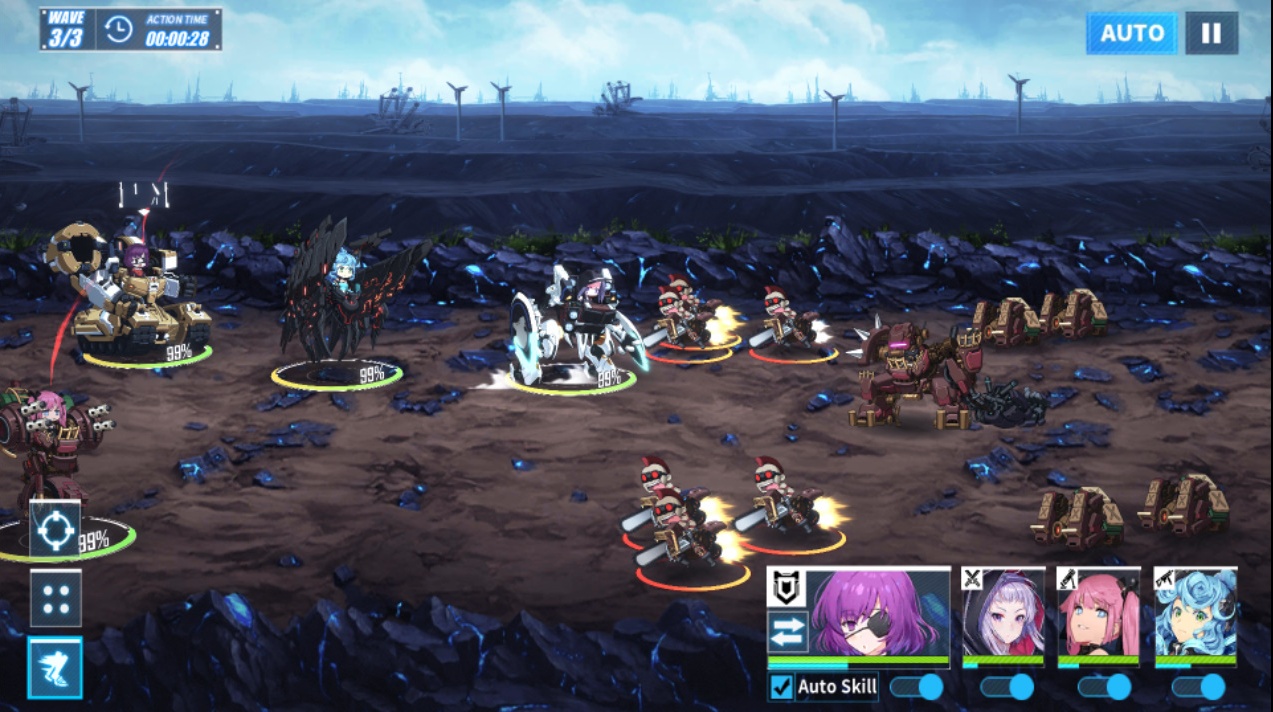The width and height of the screenshot is (1273, 712).
Task: Toggle the AUTO battle button
Action: (1131, 33)
